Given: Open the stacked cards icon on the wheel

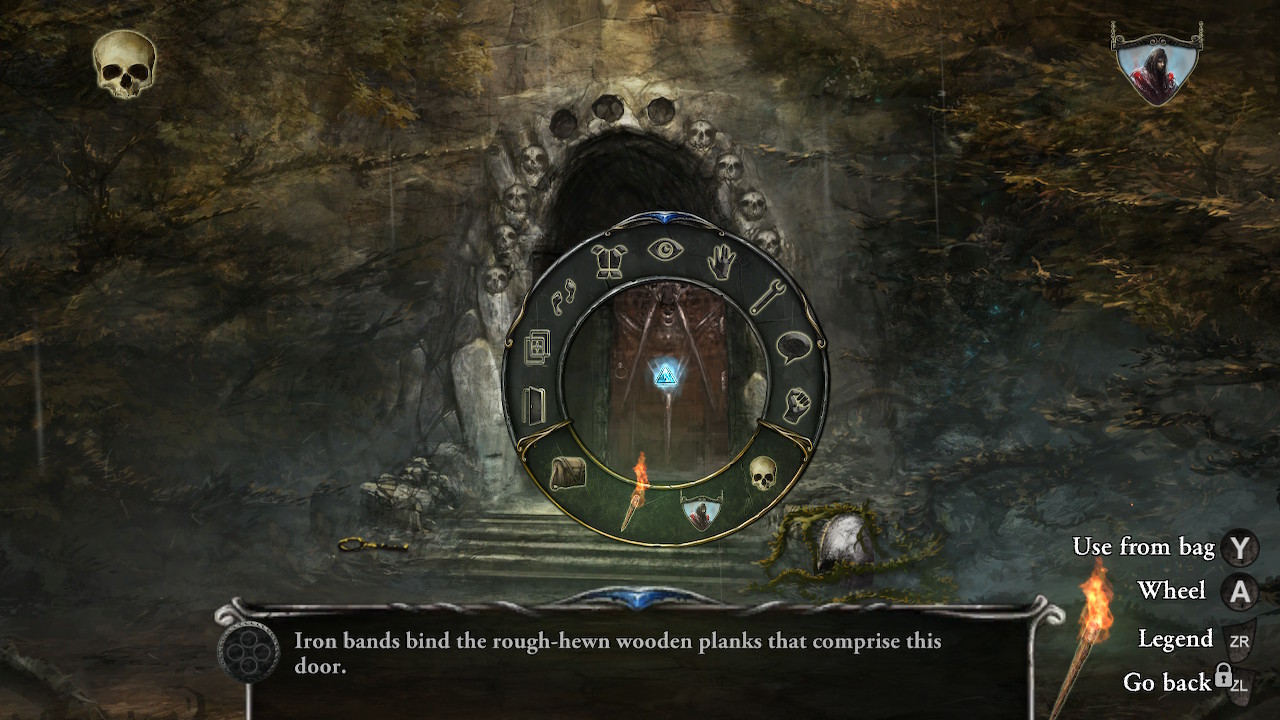Looking at the screenshot, I should coord(537,347).
